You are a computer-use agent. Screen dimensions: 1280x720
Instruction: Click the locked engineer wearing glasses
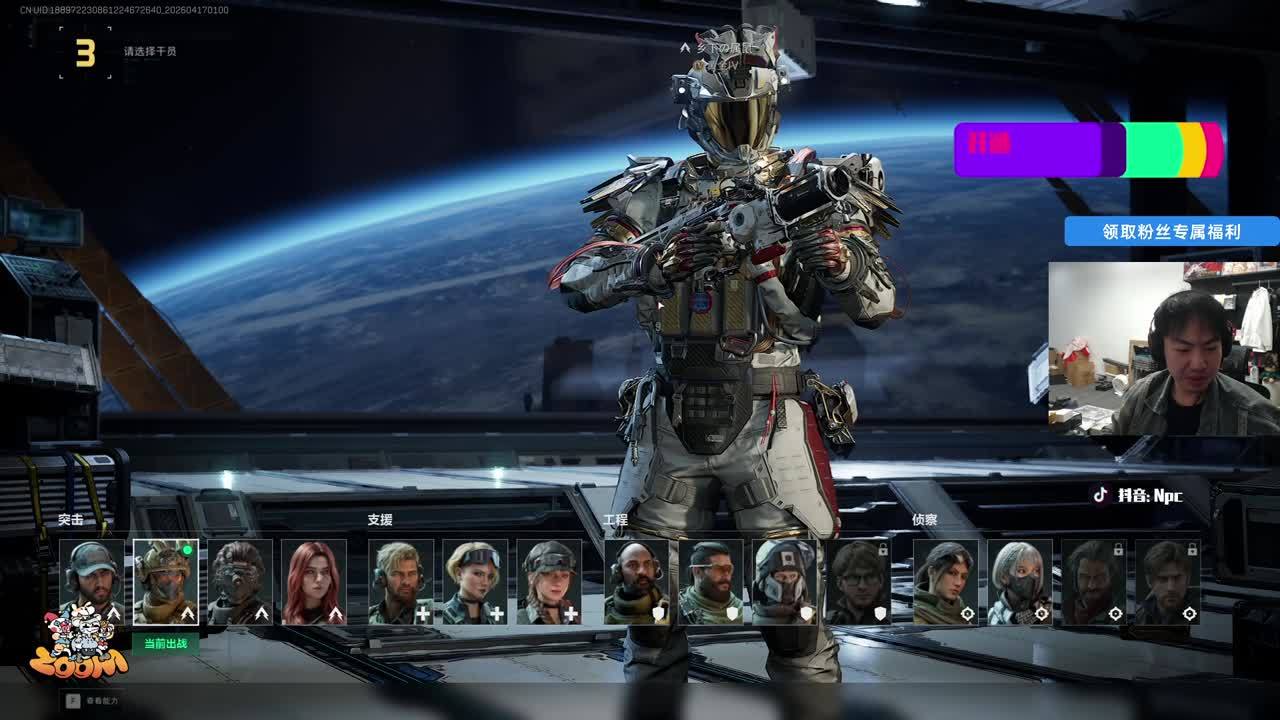(x=859, y=582)
